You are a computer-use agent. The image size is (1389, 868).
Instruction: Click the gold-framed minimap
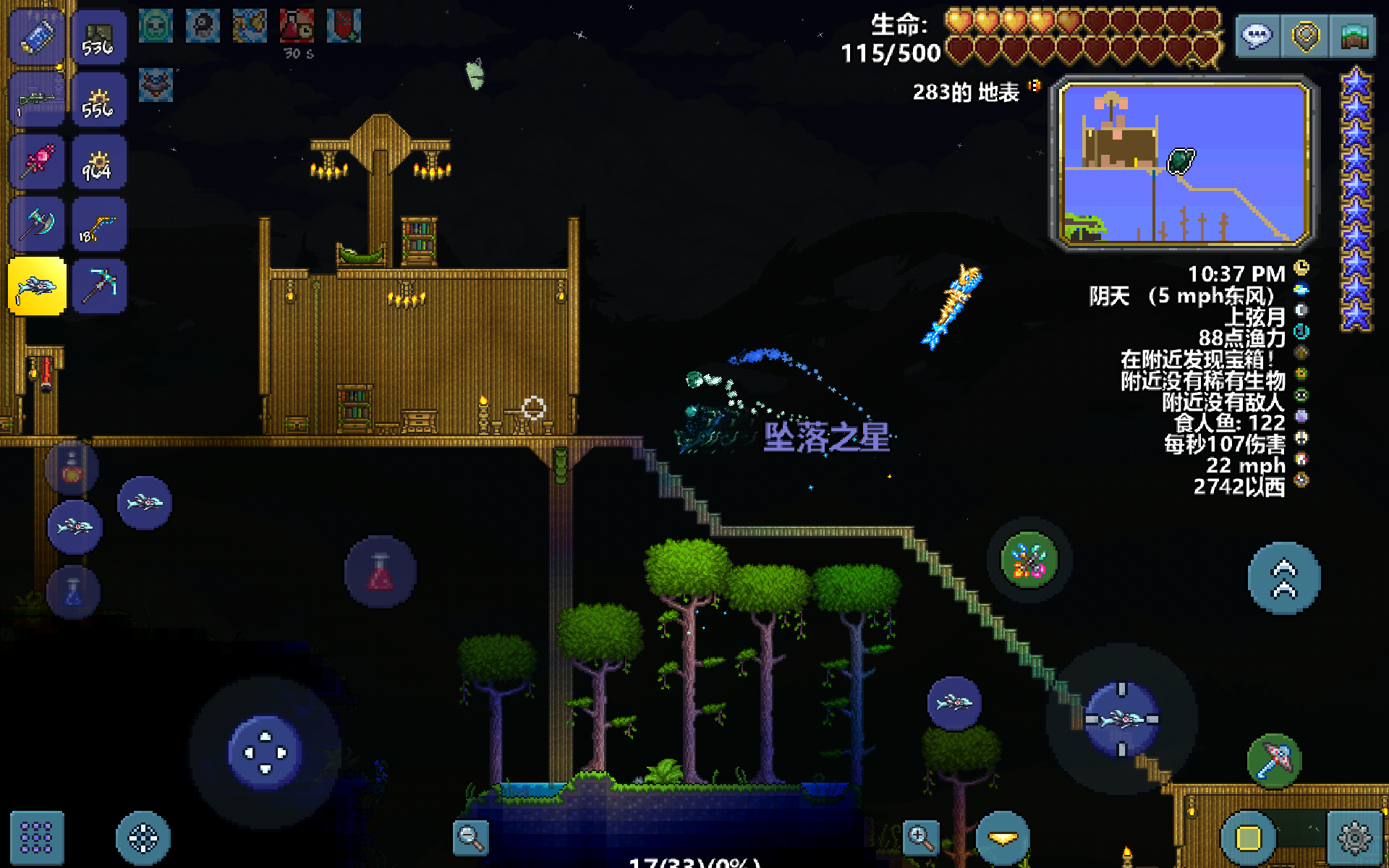1184,163
